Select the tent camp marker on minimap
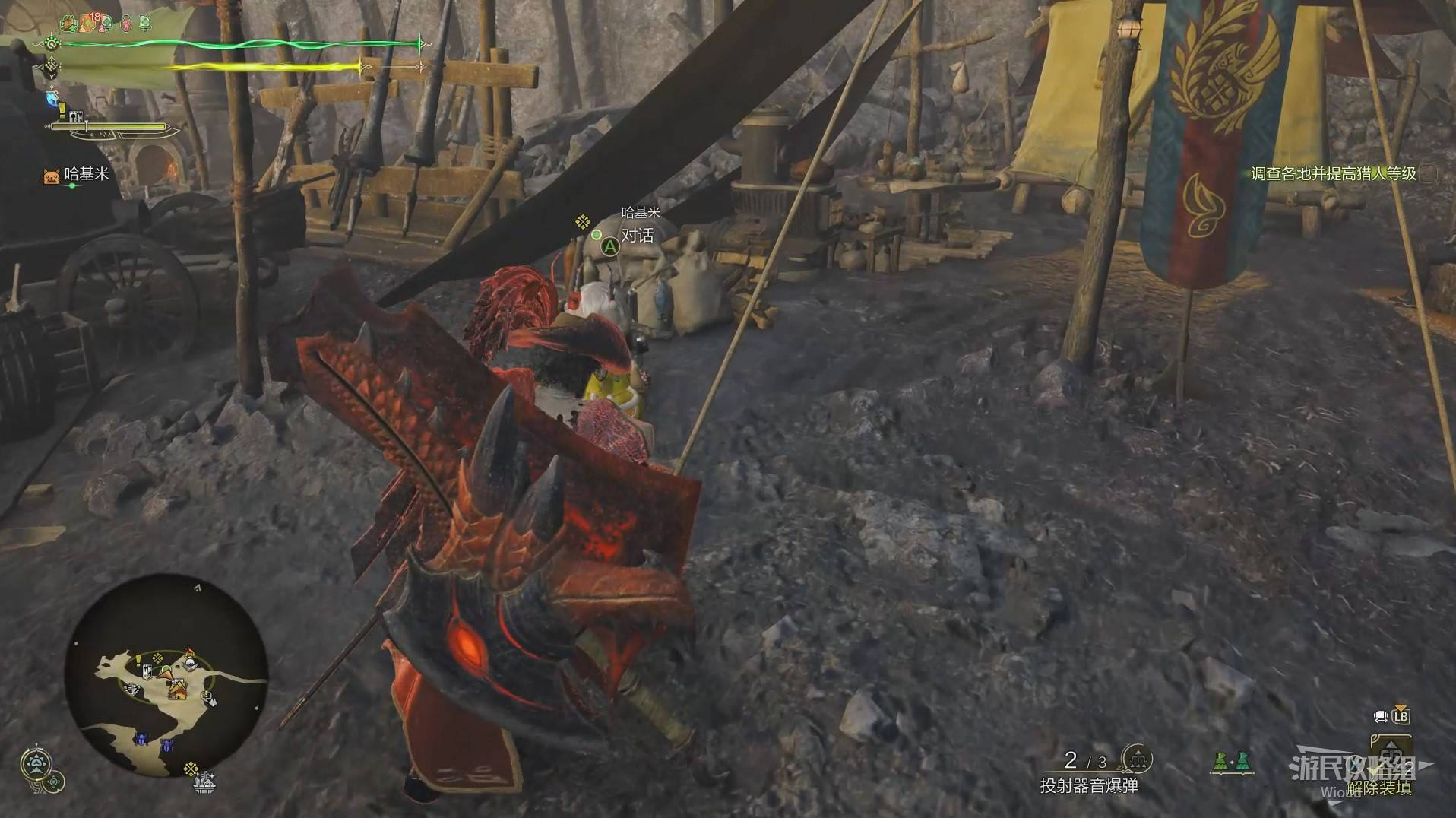The image size is (1456, 818). click(x=178, y=690)
